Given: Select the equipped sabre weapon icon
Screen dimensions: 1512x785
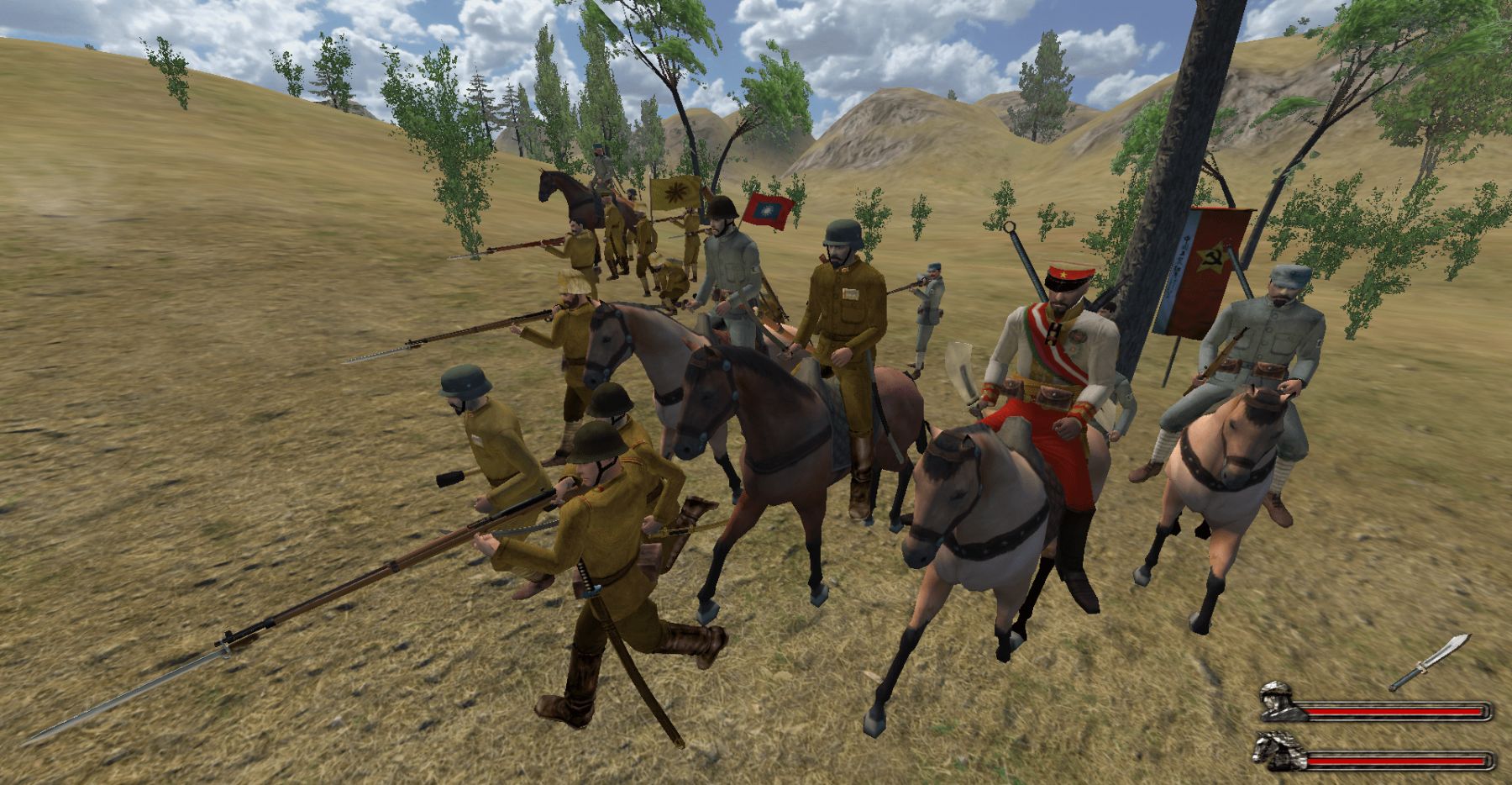Looking at the screenshot, I should [1429, 662].
